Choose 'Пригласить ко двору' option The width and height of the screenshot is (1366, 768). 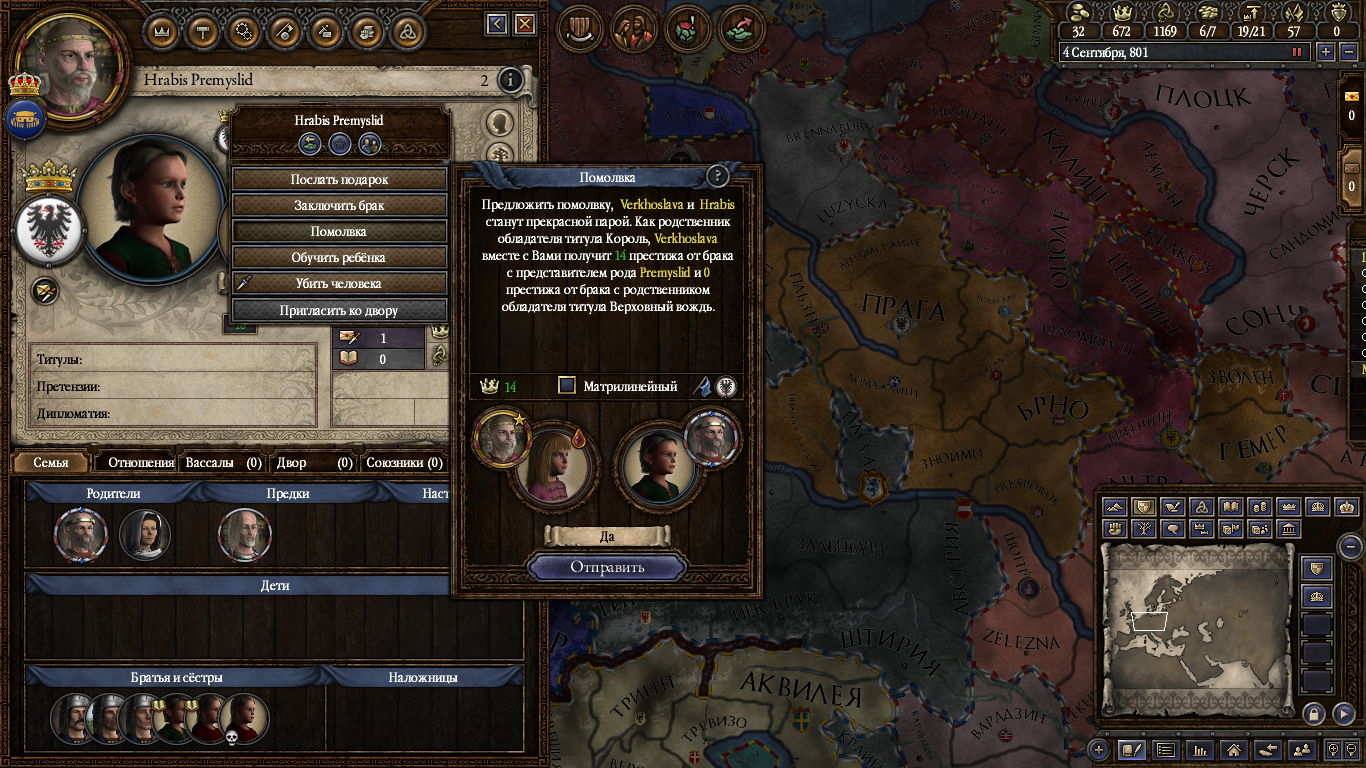coord(339,311)
